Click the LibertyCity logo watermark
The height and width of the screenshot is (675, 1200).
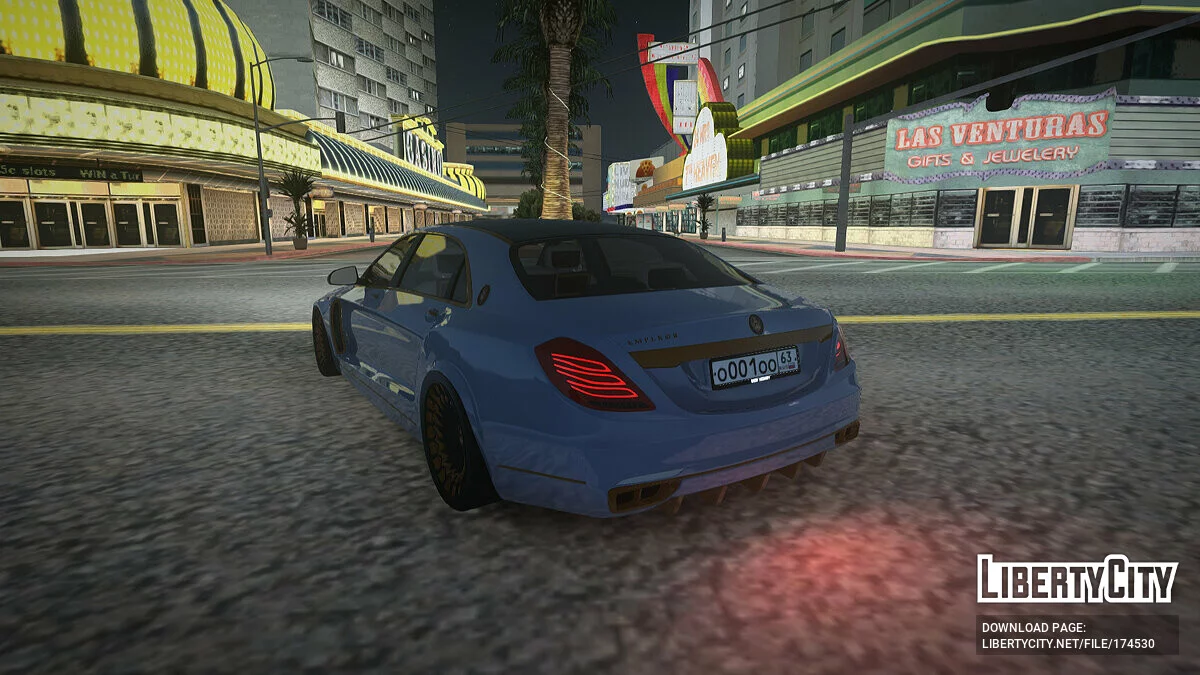tap(1077, 579)
